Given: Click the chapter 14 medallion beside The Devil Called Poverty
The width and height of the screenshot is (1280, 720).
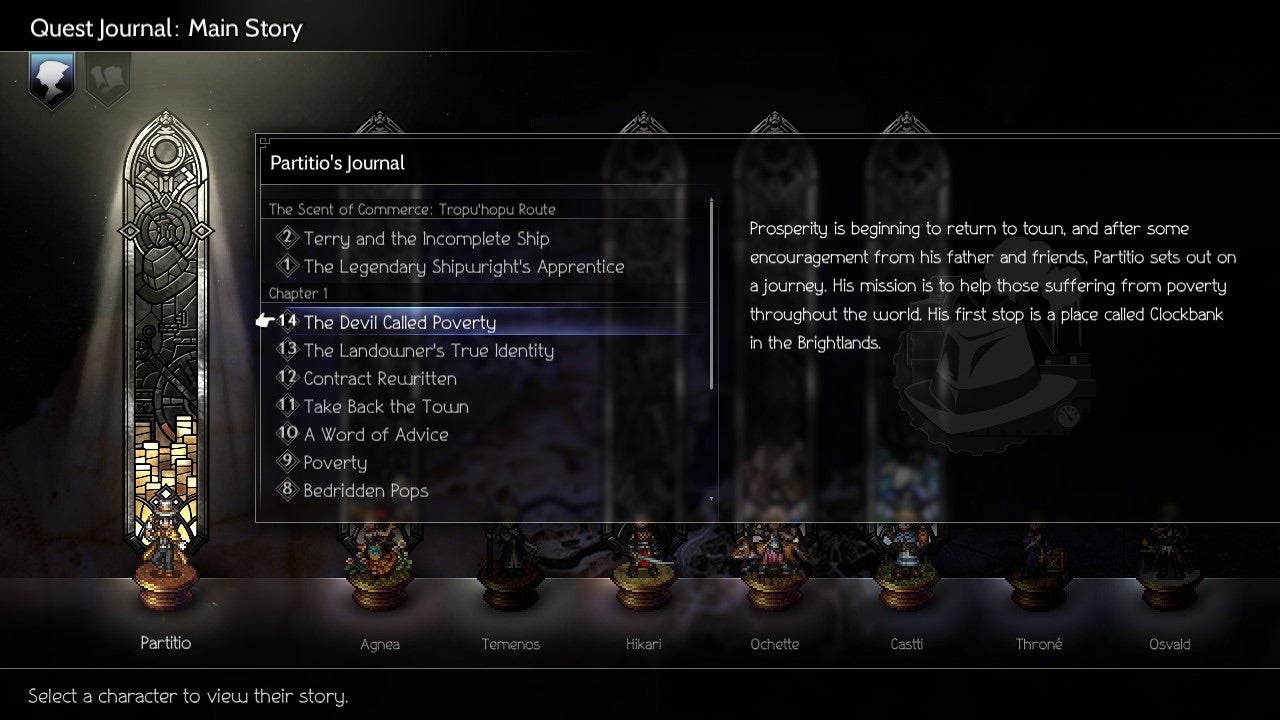Looking at the screenshot, I should [x=287, y=322].
